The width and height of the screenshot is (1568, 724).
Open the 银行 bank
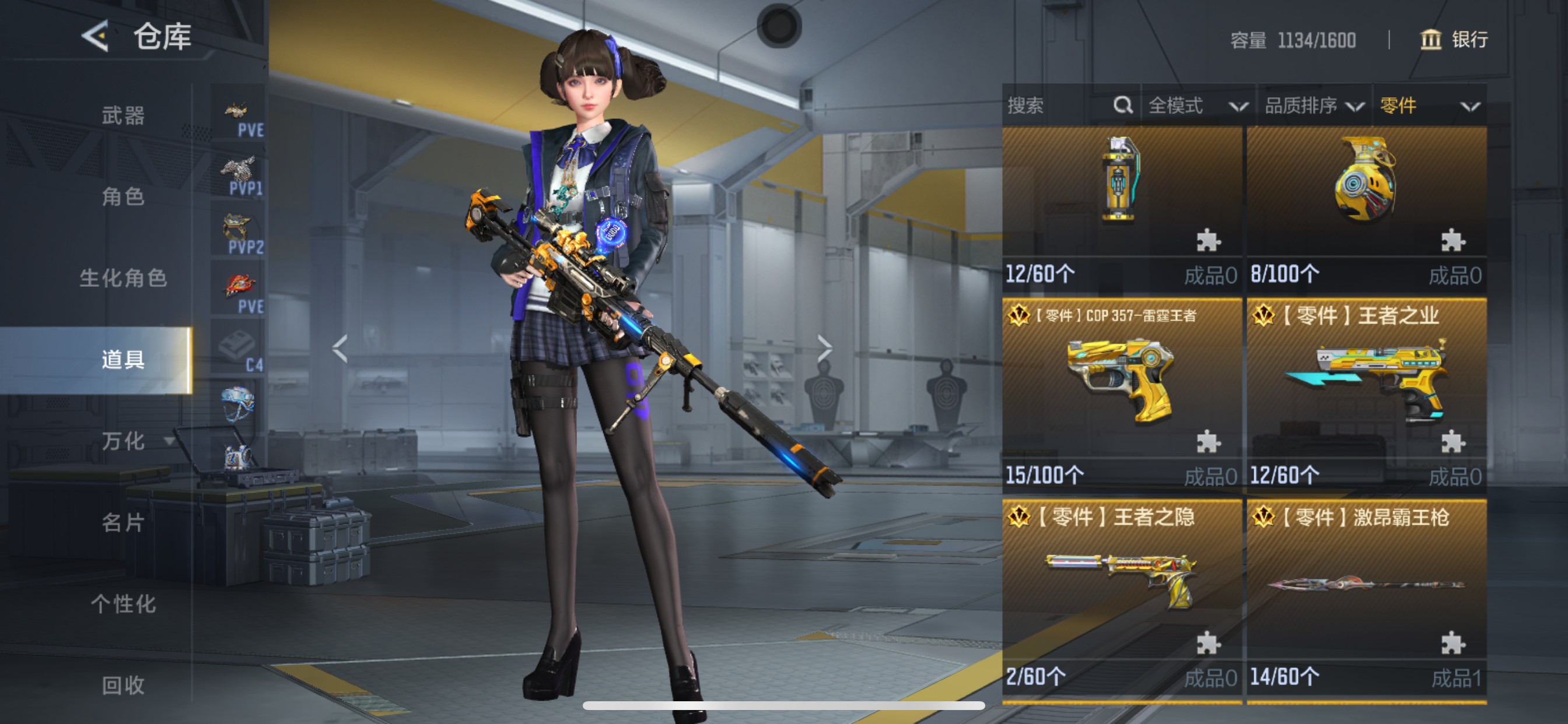1454,40
